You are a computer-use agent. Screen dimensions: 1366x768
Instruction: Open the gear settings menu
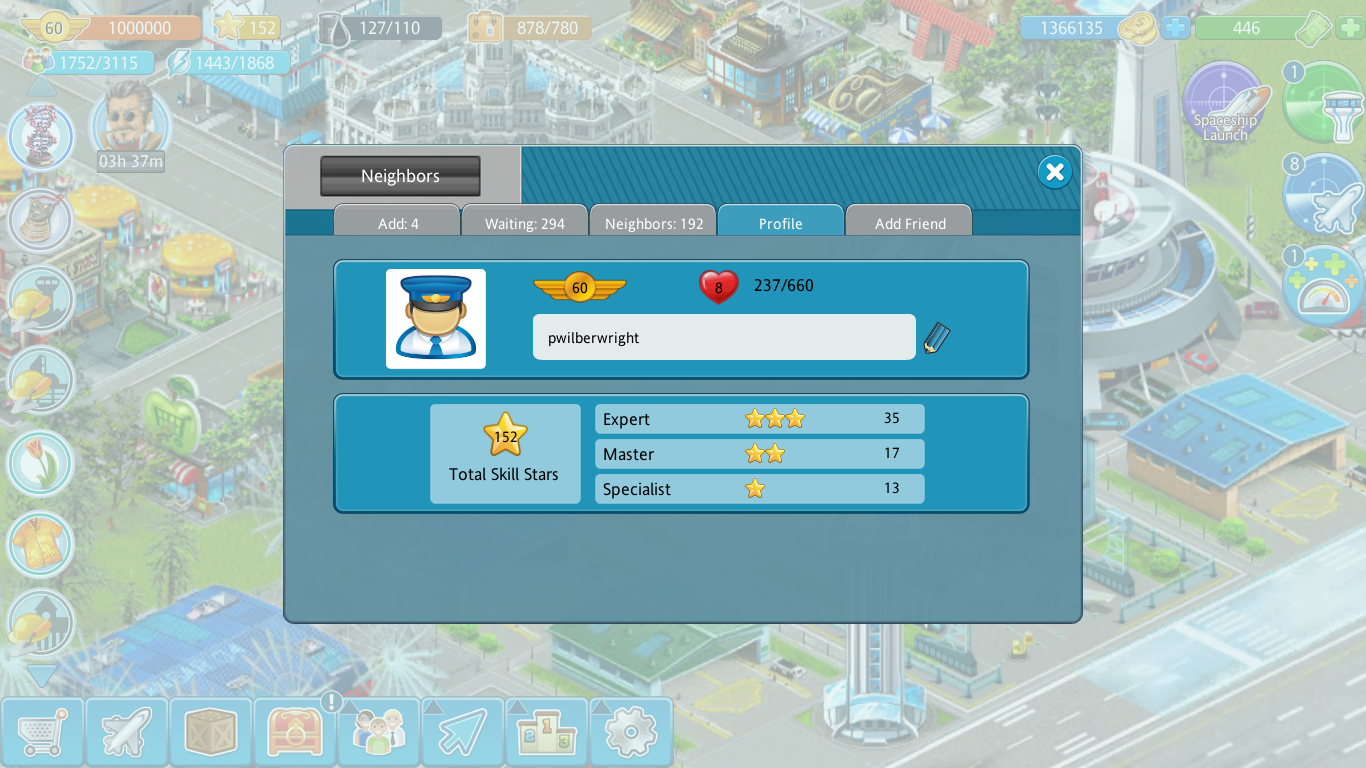[x=630, y=733]
